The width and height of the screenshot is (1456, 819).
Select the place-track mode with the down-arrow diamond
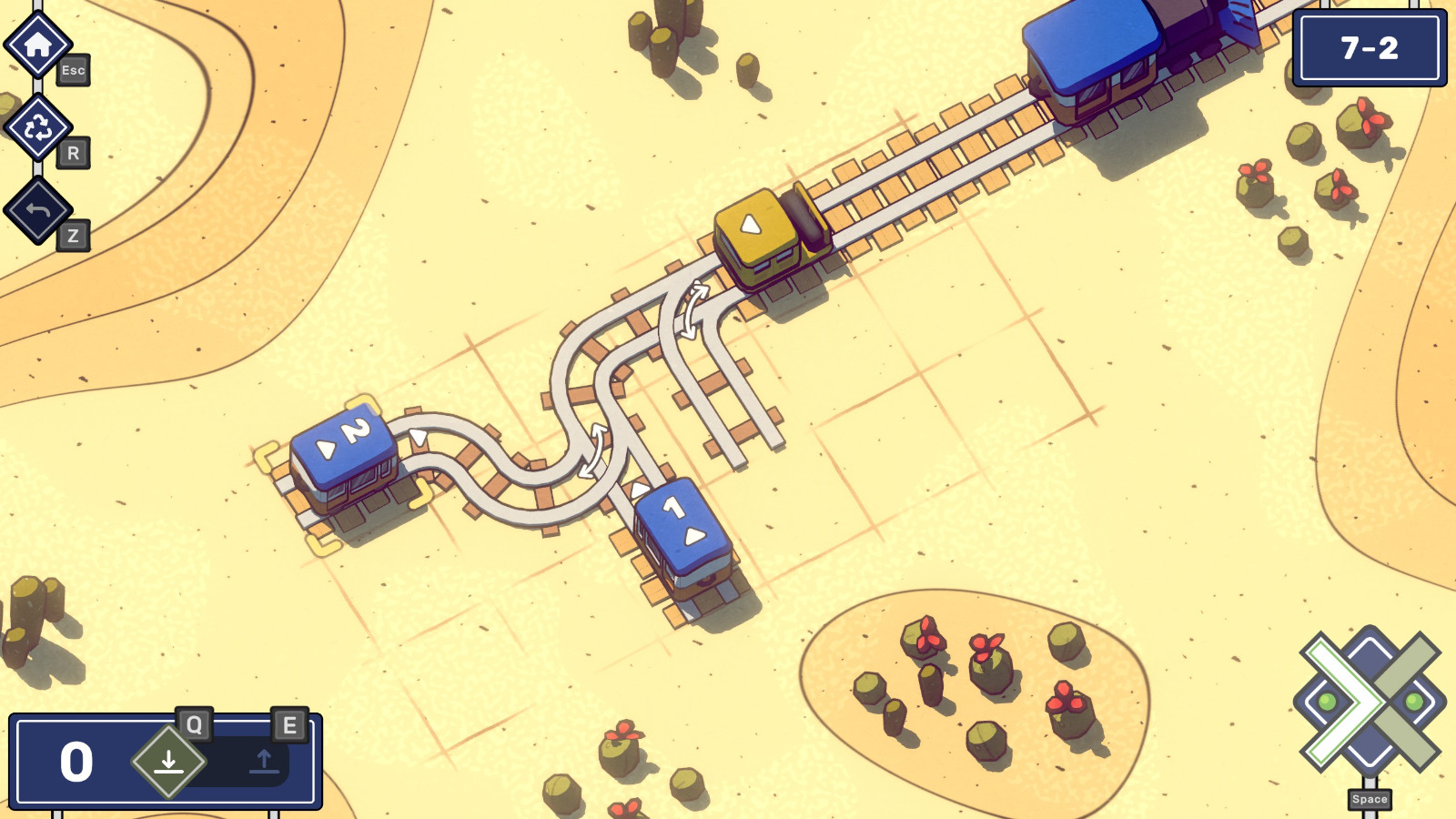coord(169,760)
